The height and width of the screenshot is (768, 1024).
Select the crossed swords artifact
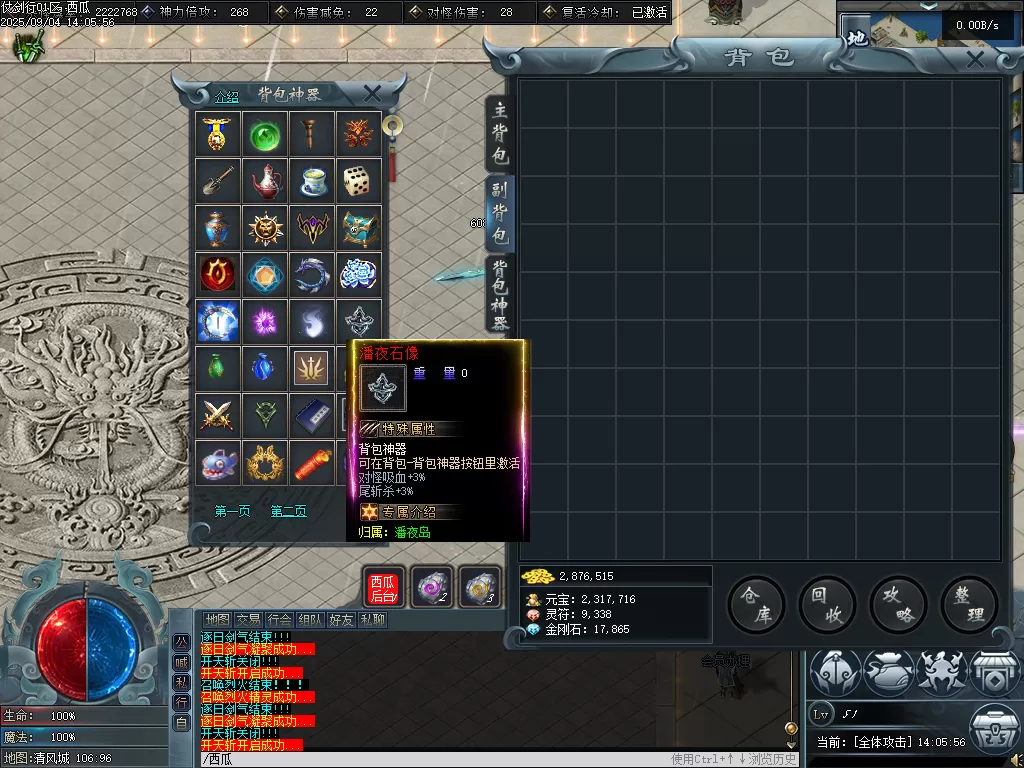[x=218, y=415]
